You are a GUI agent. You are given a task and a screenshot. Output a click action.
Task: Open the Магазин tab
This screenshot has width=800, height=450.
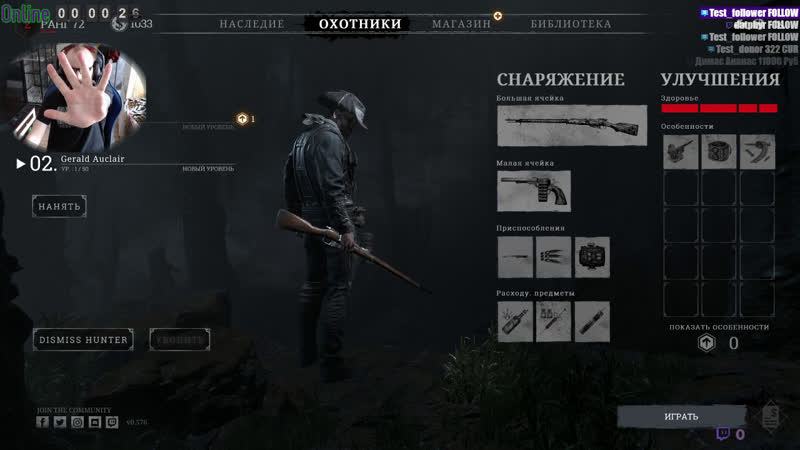click(x=461, y=24)
